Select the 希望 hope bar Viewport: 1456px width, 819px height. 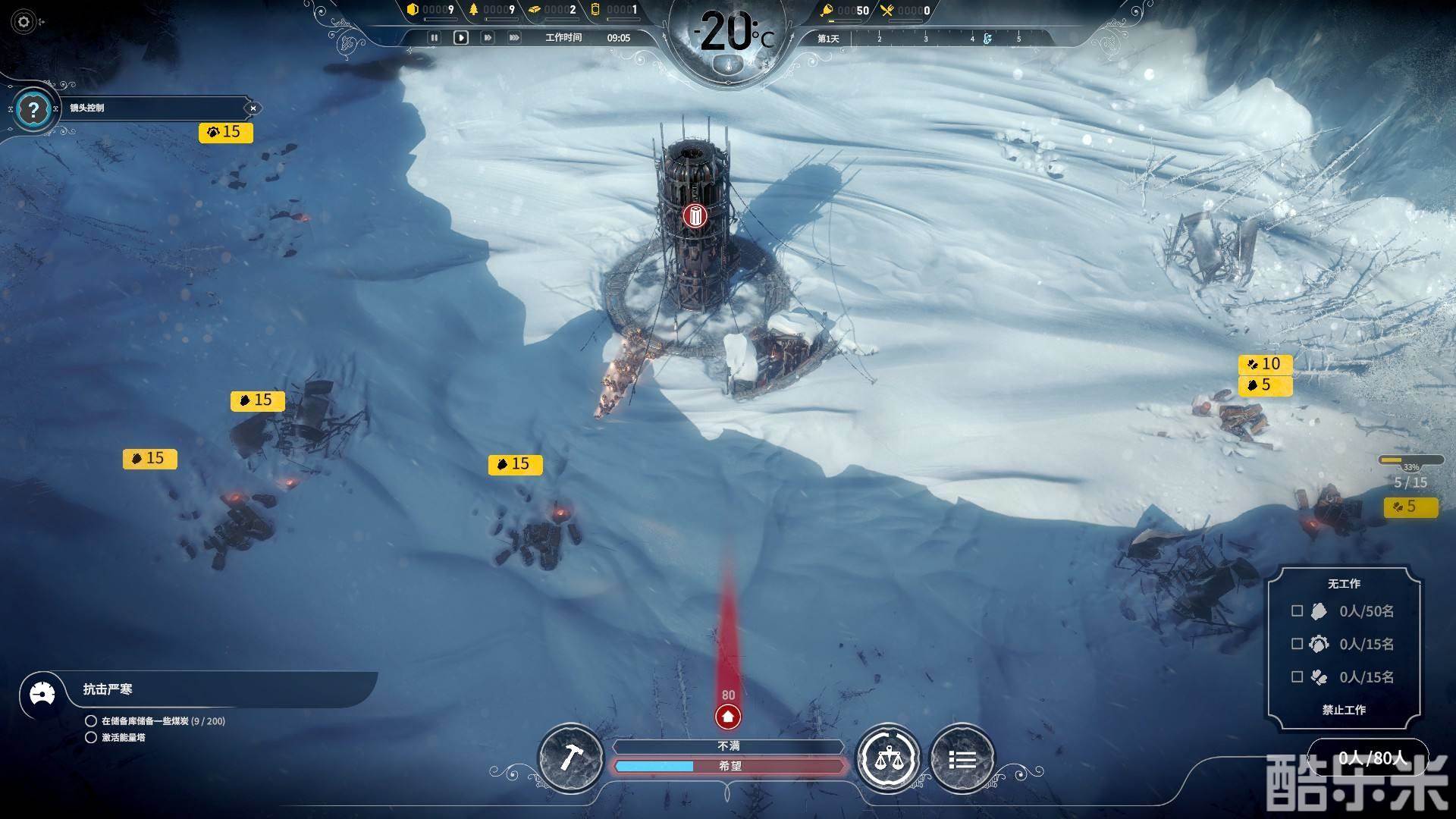coord(730,766)
